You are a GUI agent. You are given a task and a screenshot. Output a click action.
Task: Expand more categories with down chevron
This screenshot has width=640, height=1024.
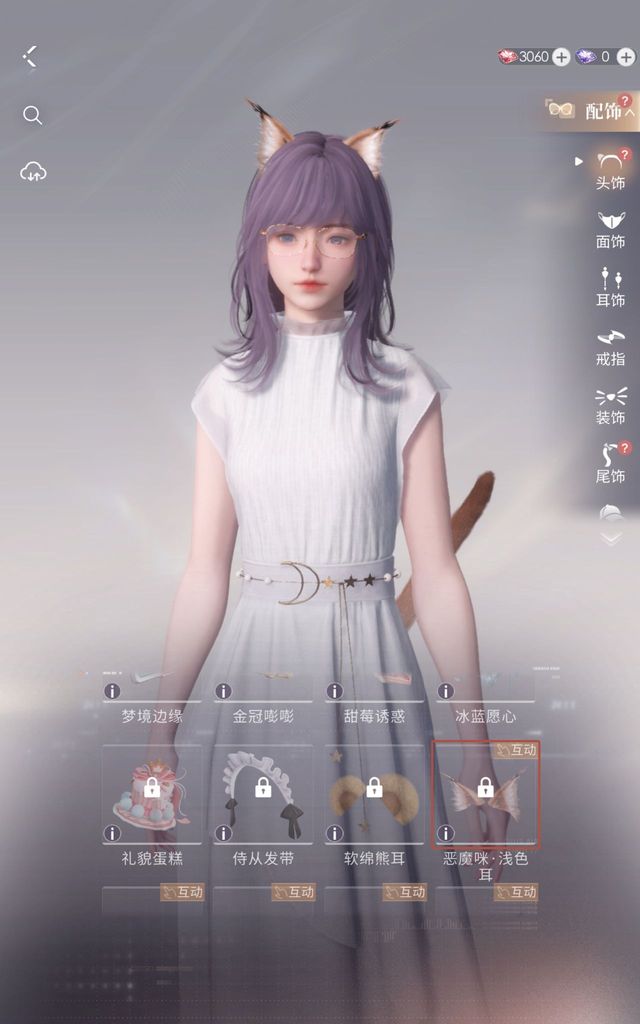coord(610,538)
